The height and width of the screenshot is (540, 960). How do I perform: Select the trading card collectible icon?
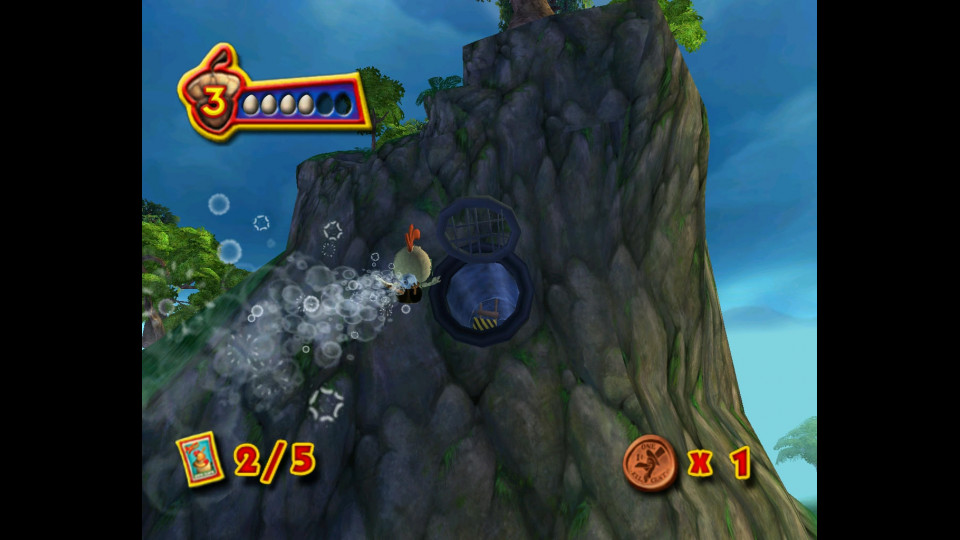click(x=200, y=459)
